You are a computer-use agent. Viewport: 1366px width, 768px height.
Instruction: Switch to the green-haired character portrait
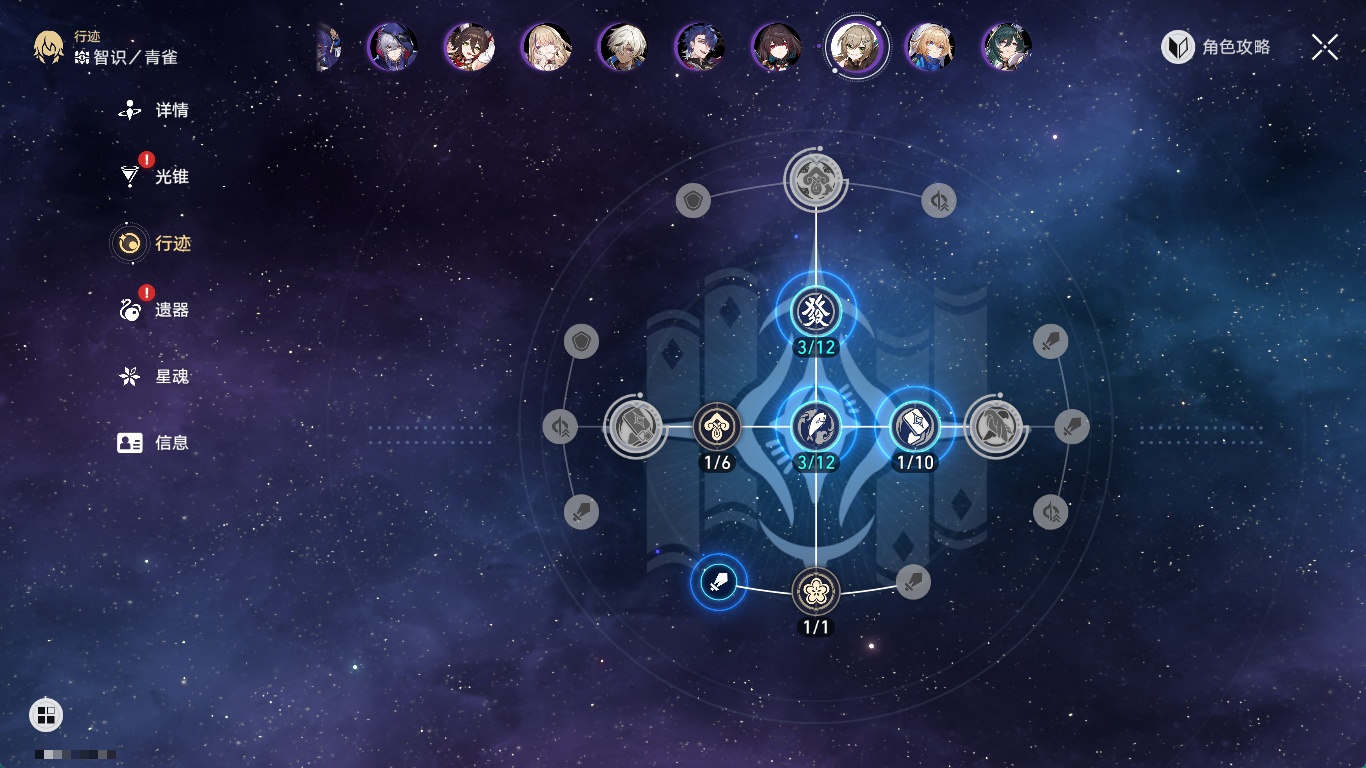(1007, 47)
